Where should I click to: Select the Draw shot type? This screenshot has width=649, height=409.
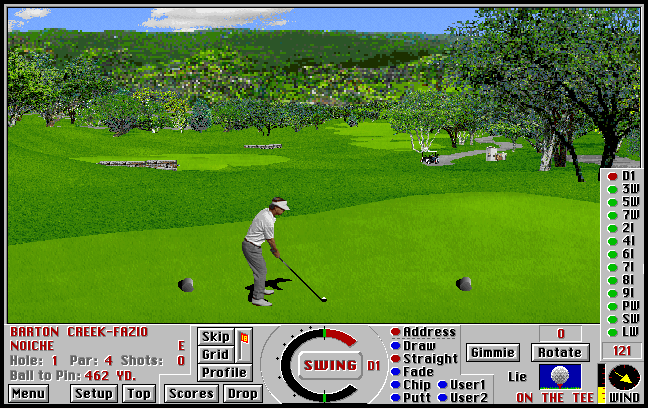click(419, 346)
